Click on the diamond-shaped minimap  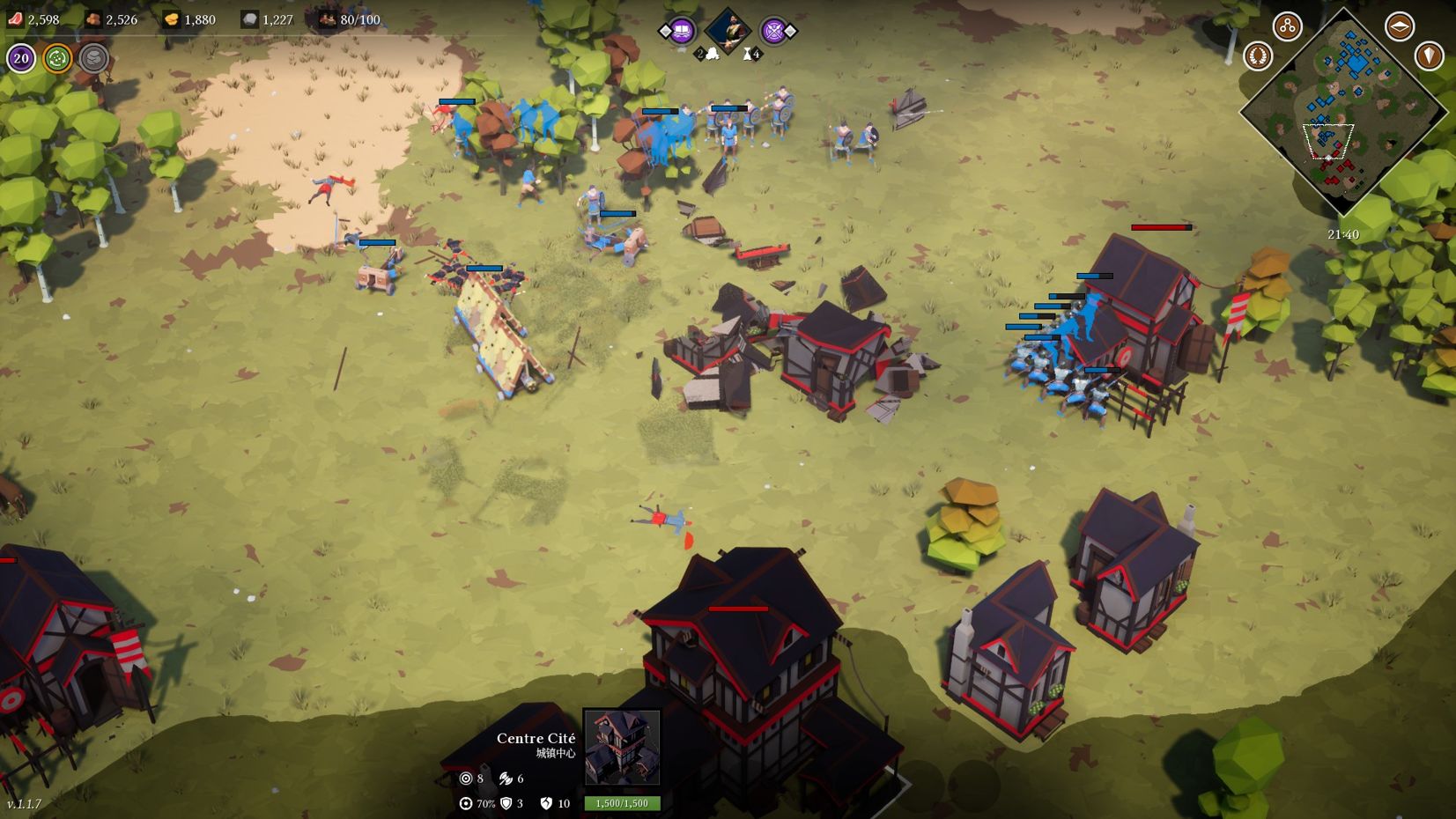[x=1342, y=112]
